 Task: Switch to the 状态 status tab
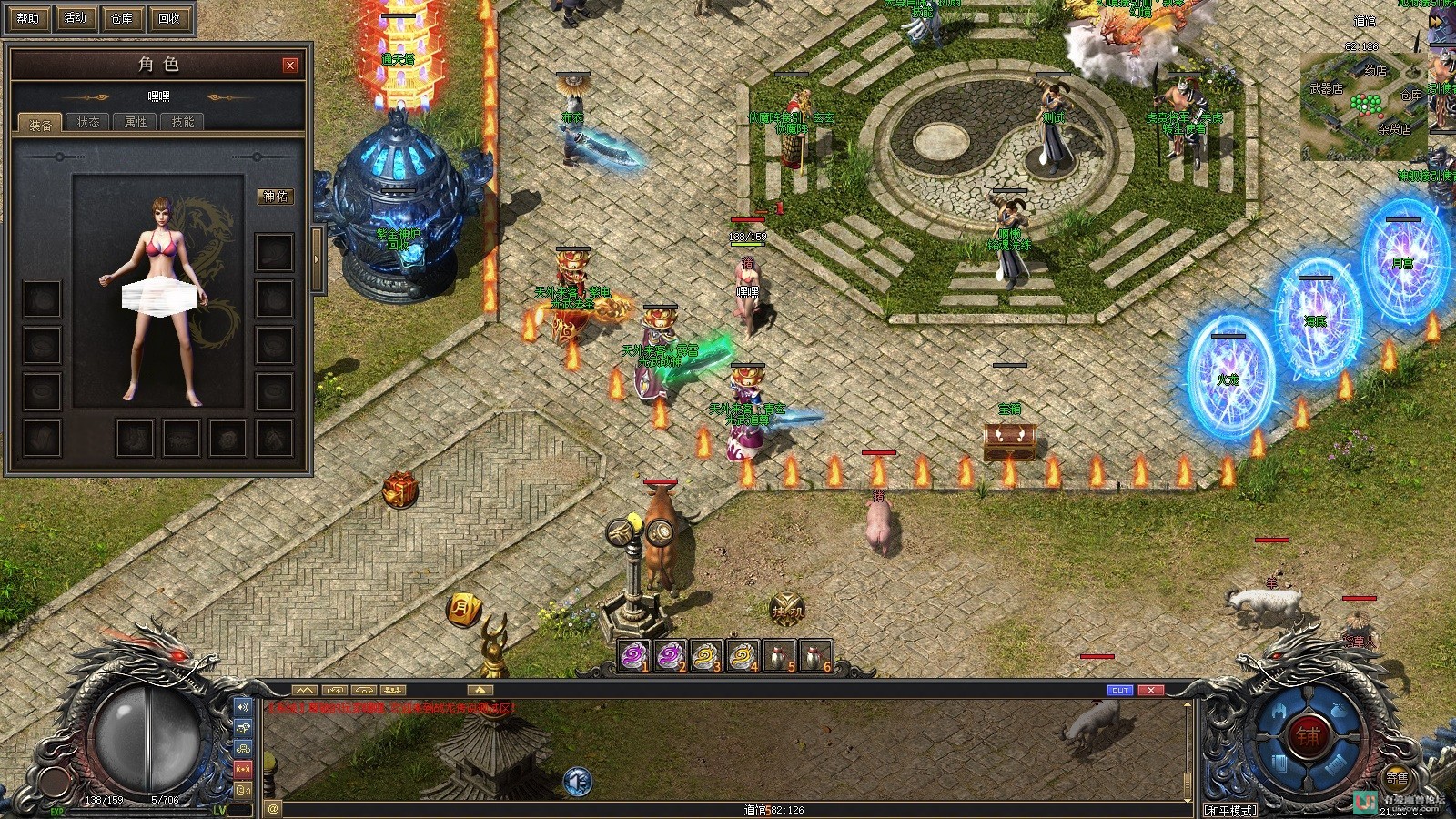click(88, 122)
